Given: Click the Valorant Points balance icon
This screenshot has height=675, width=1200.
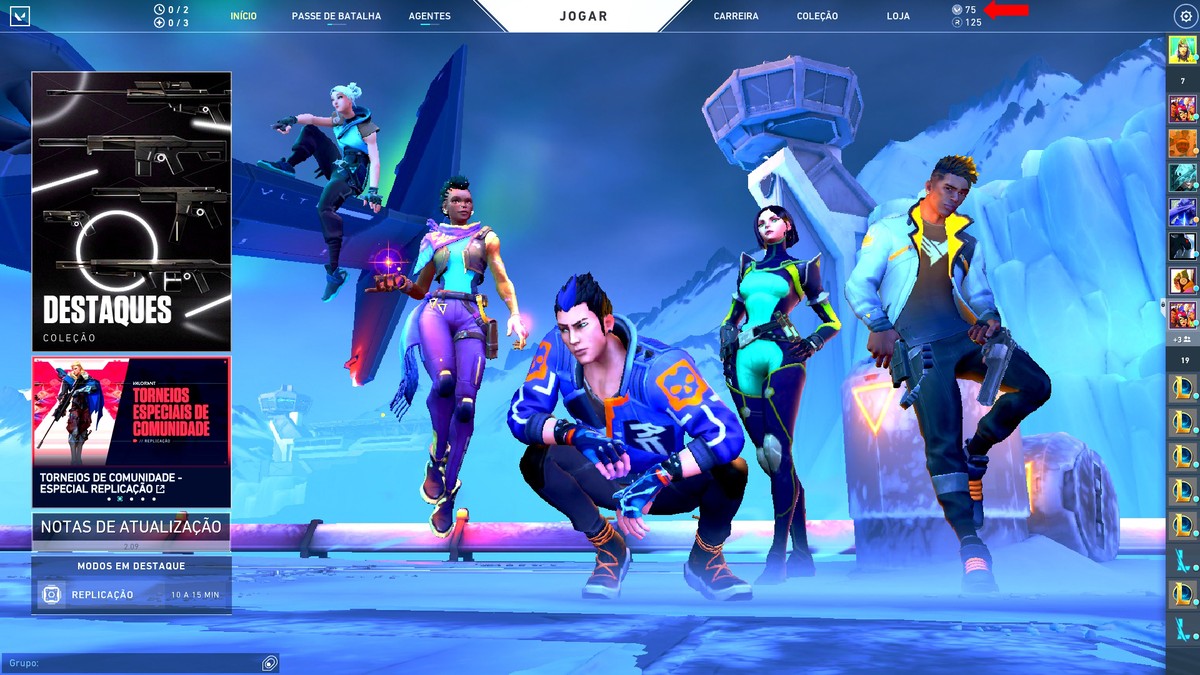Looking at the screenshot, I should [957, 10].
